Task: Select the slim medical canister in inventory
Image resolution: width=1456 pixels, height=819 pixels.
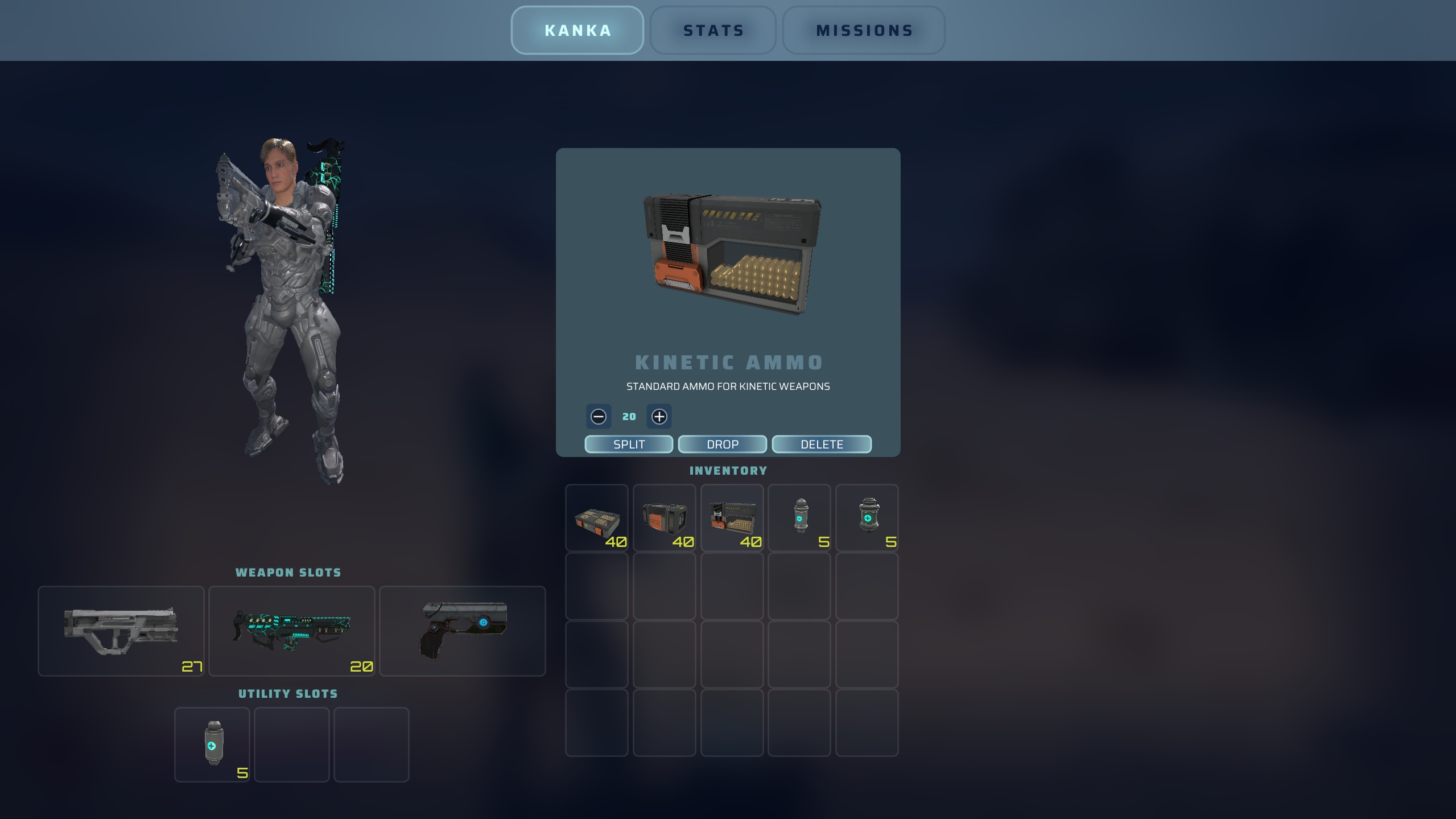Action: click(799, 518)
